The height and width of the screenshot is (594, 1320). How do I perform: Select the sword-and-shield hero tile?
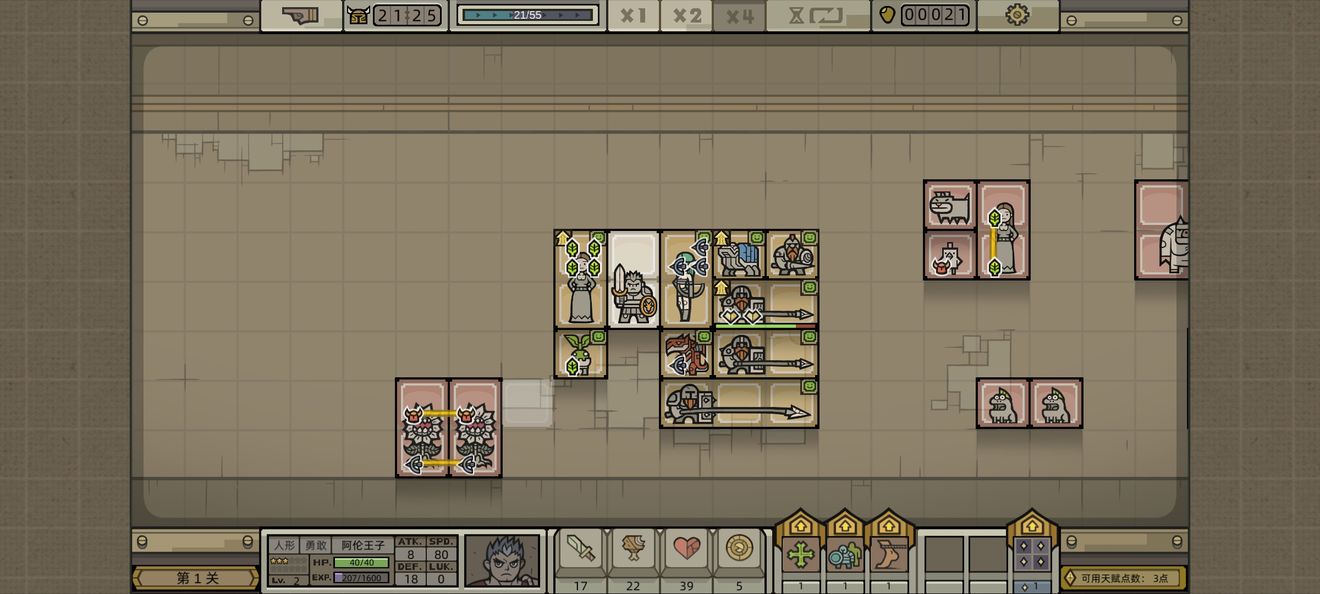634,292
